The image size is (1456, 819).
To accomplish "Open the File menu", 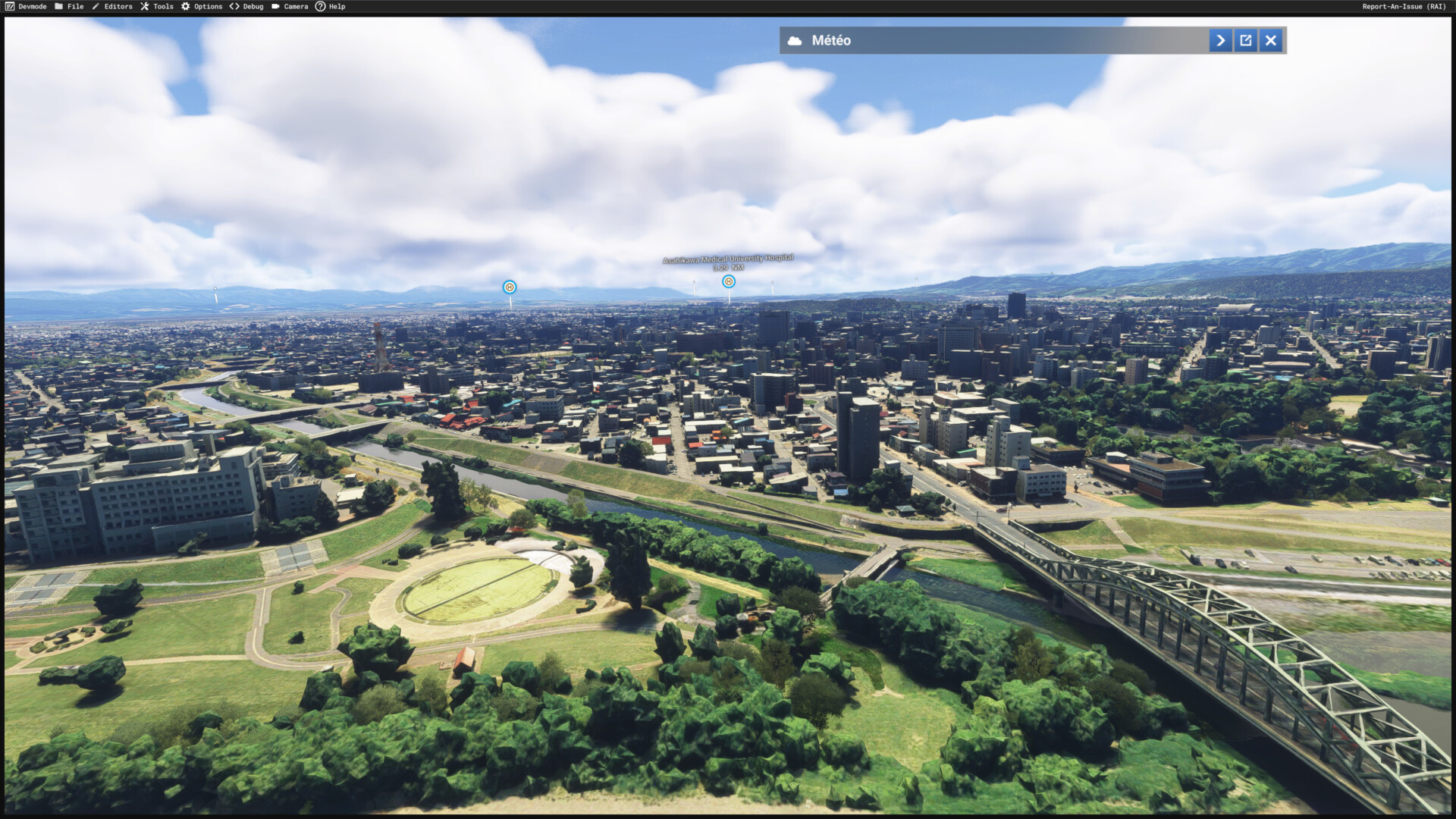I will [69, 6].
